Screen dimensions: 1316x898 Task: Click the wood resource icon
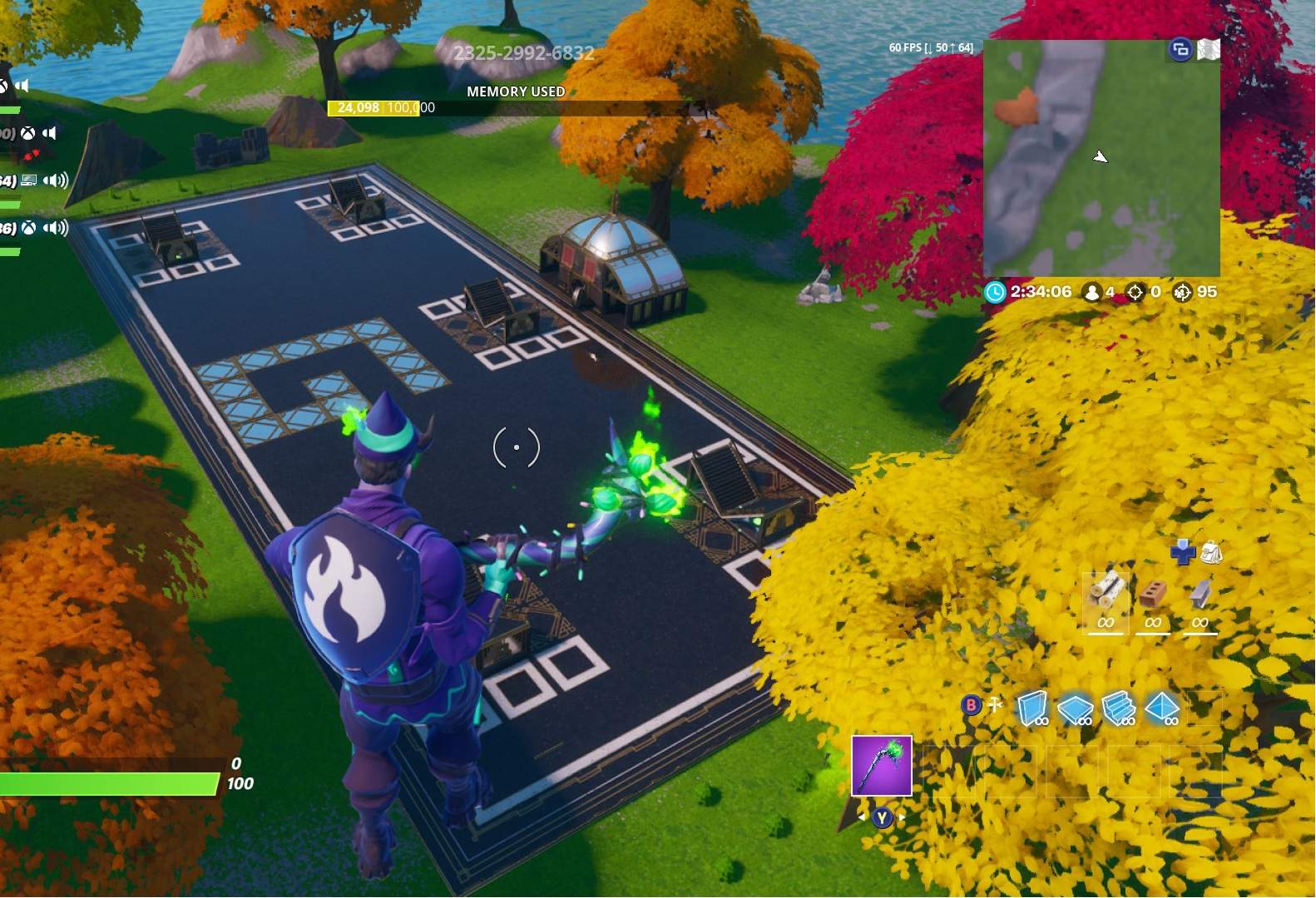coord(1108,591)
